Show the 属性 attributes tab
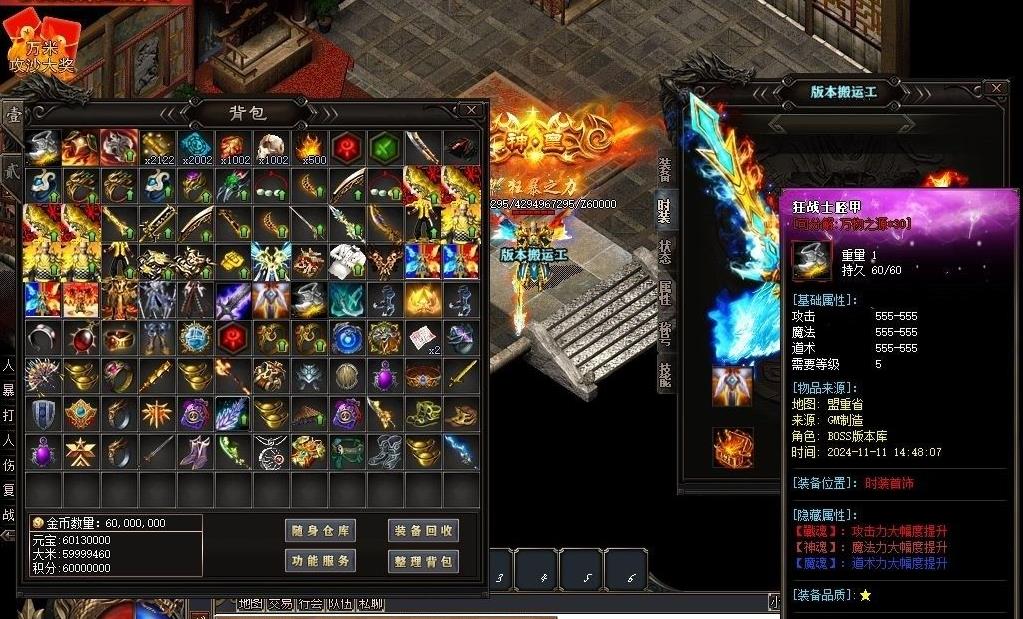The width and height of the screenshot is (1023, 619). [x=665, y=292]
